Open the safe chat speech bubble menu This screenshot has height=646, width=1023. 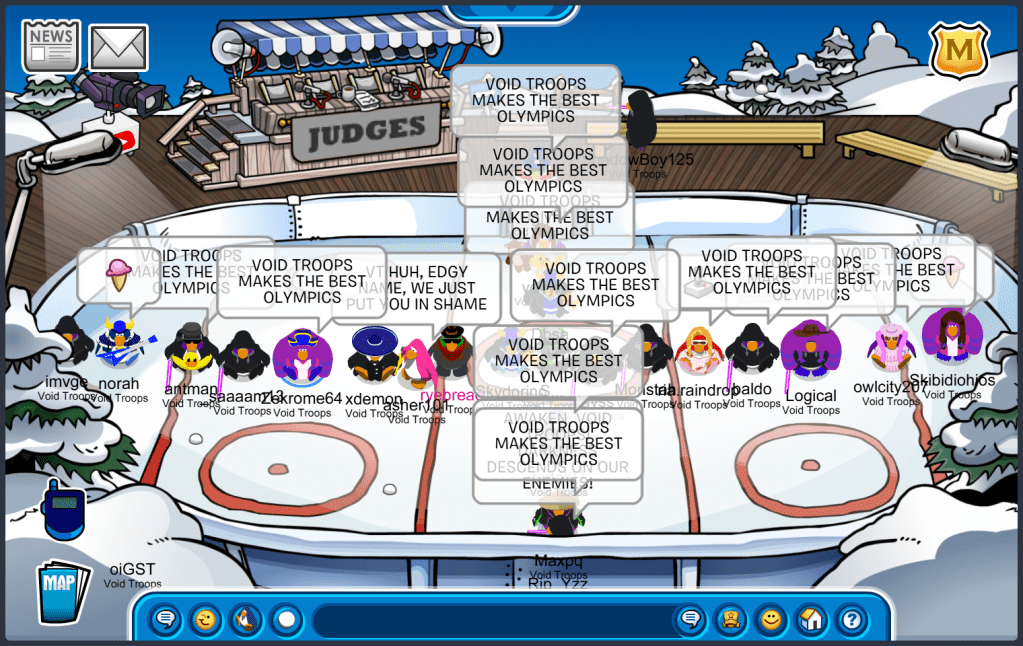coord(166,620)
